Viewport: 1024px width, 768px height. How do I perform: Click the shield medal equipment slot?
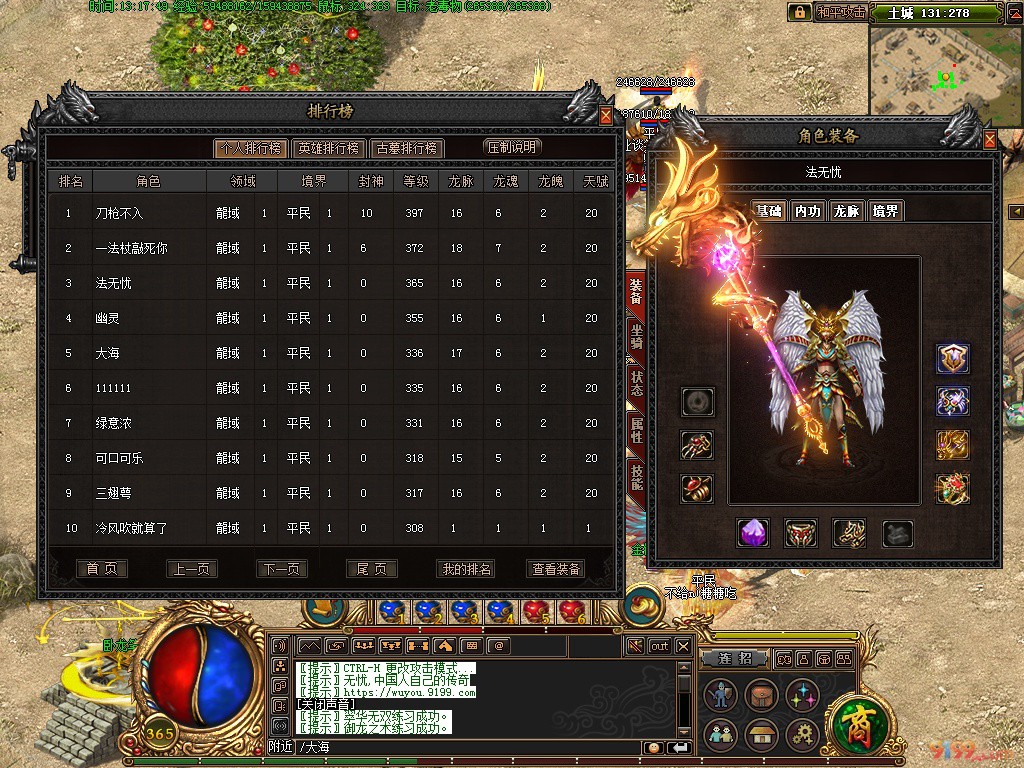[952, 358]
